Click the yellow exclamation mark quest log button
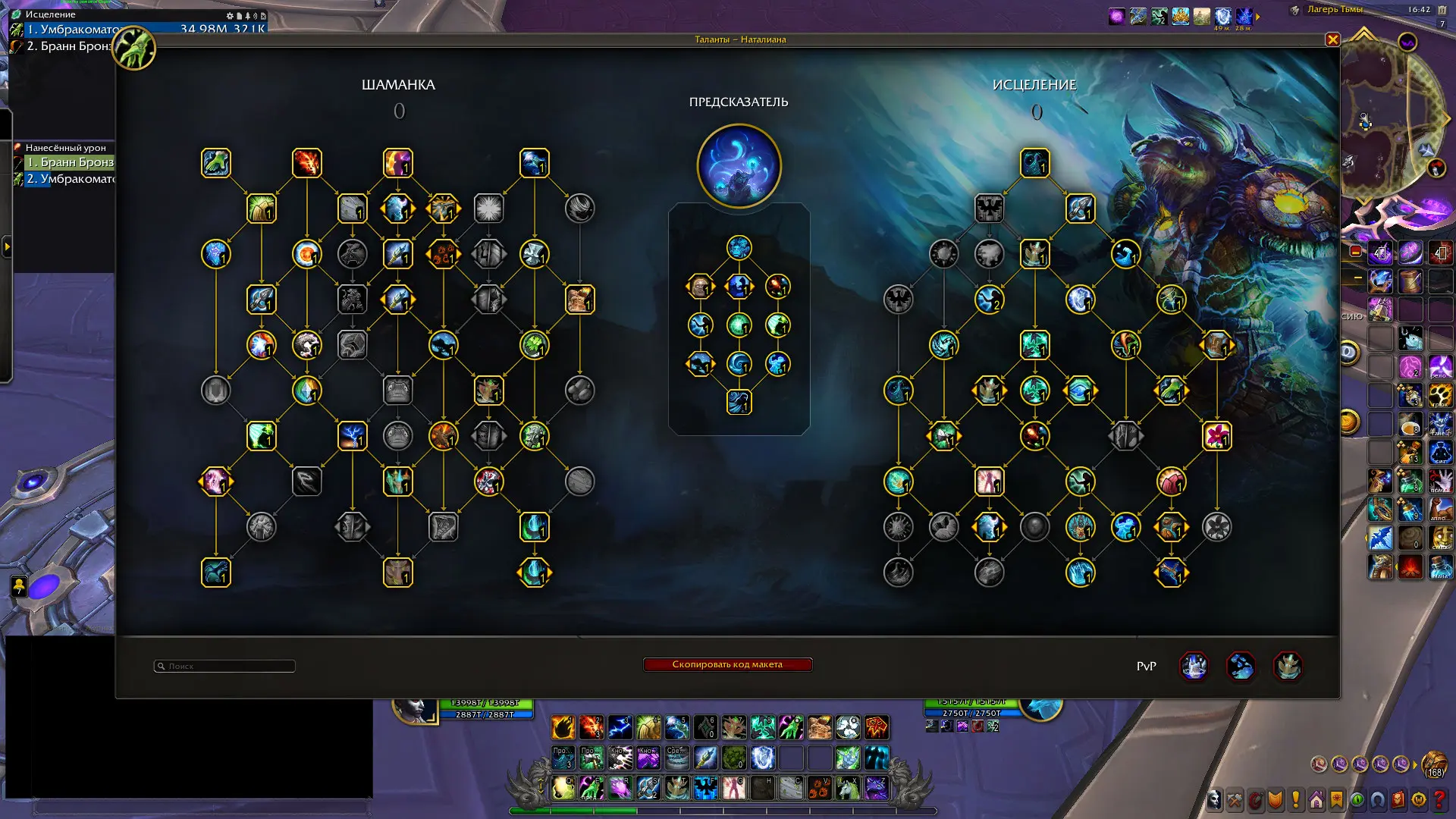The height and width of the screenshot is (819, 1456). click(x=1296, y=800)
